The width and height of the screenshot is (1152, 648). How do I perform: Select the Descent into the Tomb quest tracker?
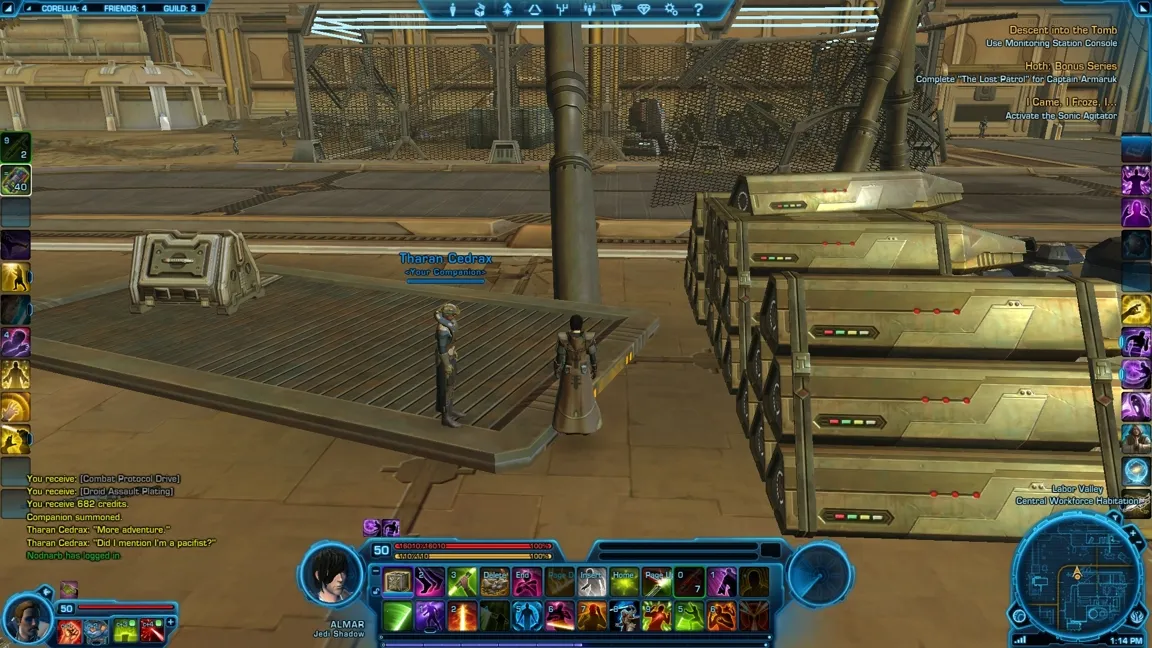click(x=1062, y=30)
